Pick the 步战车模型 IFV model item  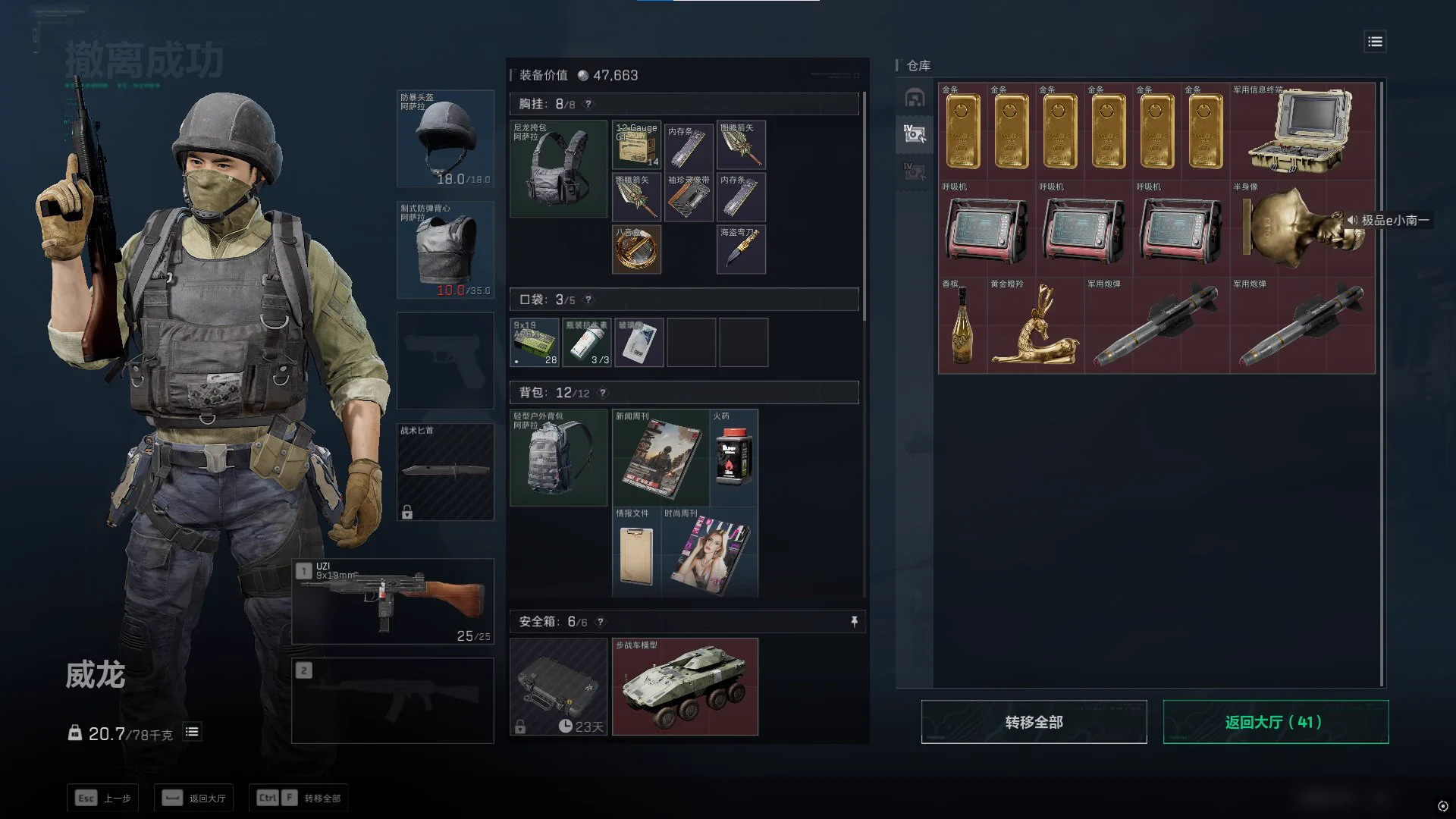(x=685, y=687)
